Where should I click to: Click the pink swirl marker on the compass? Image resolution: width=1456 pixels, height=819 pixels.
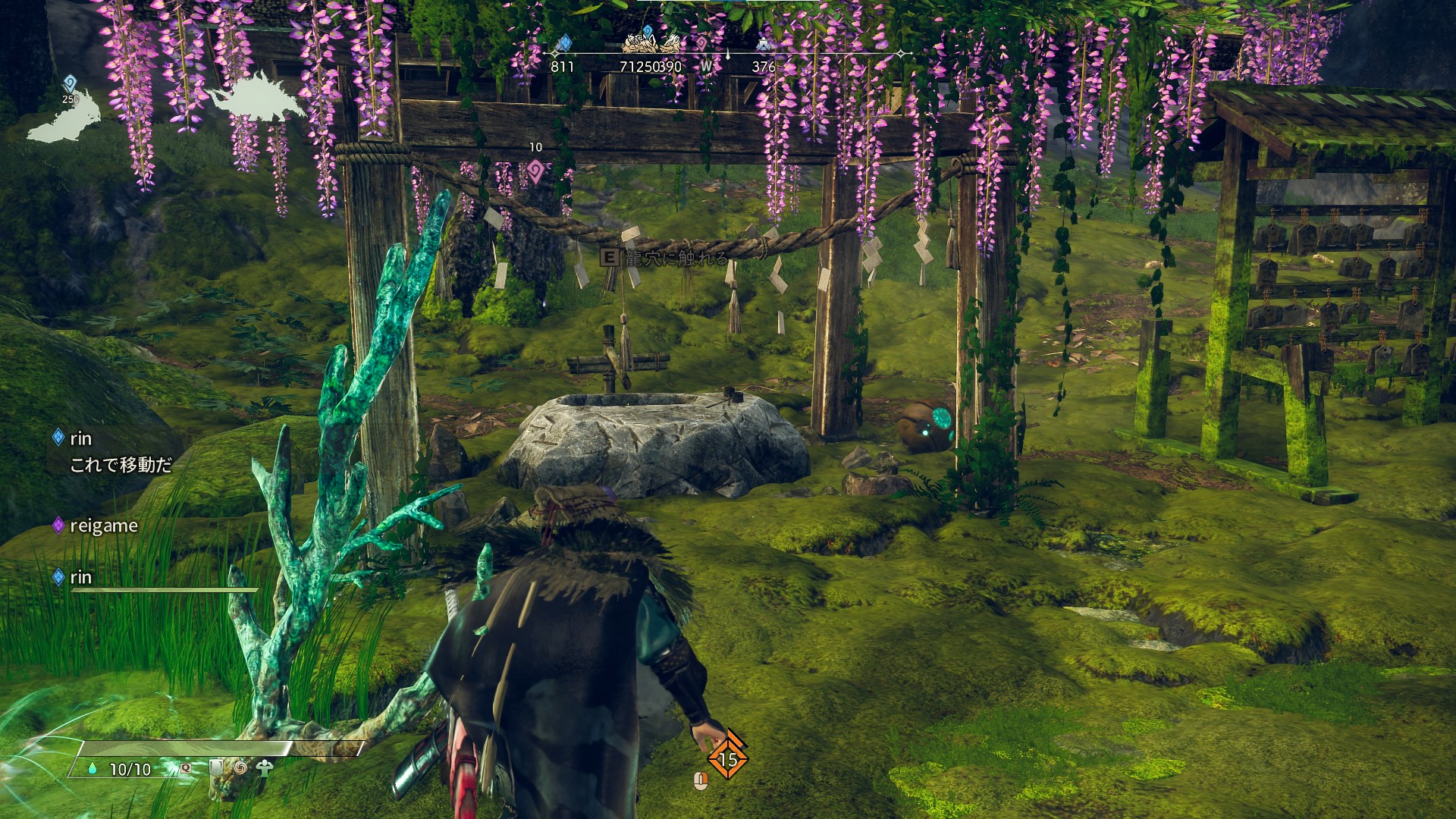coord(701,44)
